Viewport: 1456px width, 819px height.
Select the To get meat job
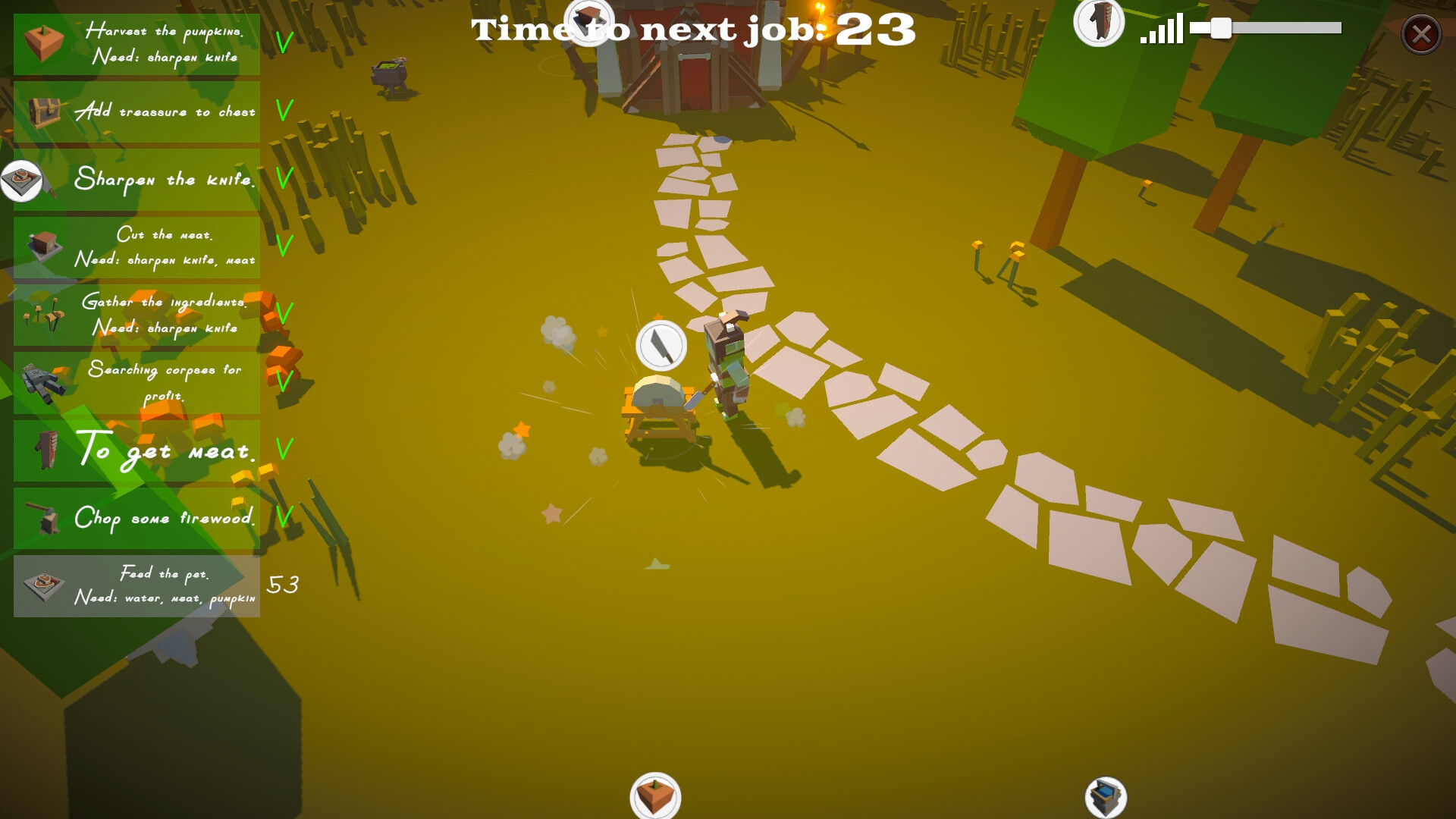tap(136, 450)
